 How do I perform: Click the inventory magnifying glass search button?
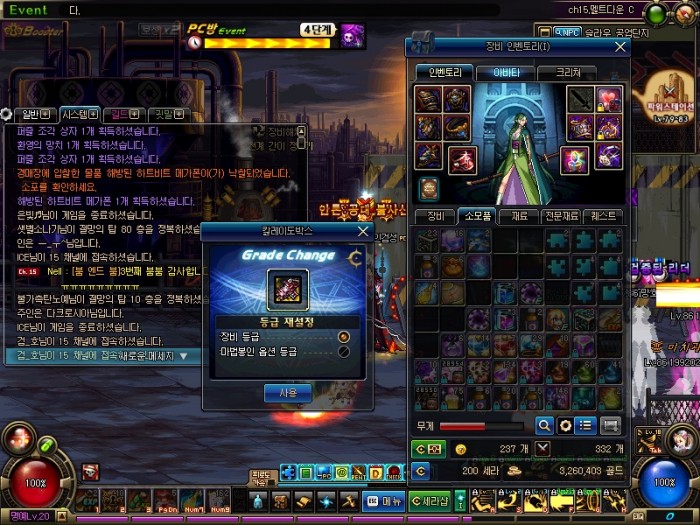click(545, 425)
